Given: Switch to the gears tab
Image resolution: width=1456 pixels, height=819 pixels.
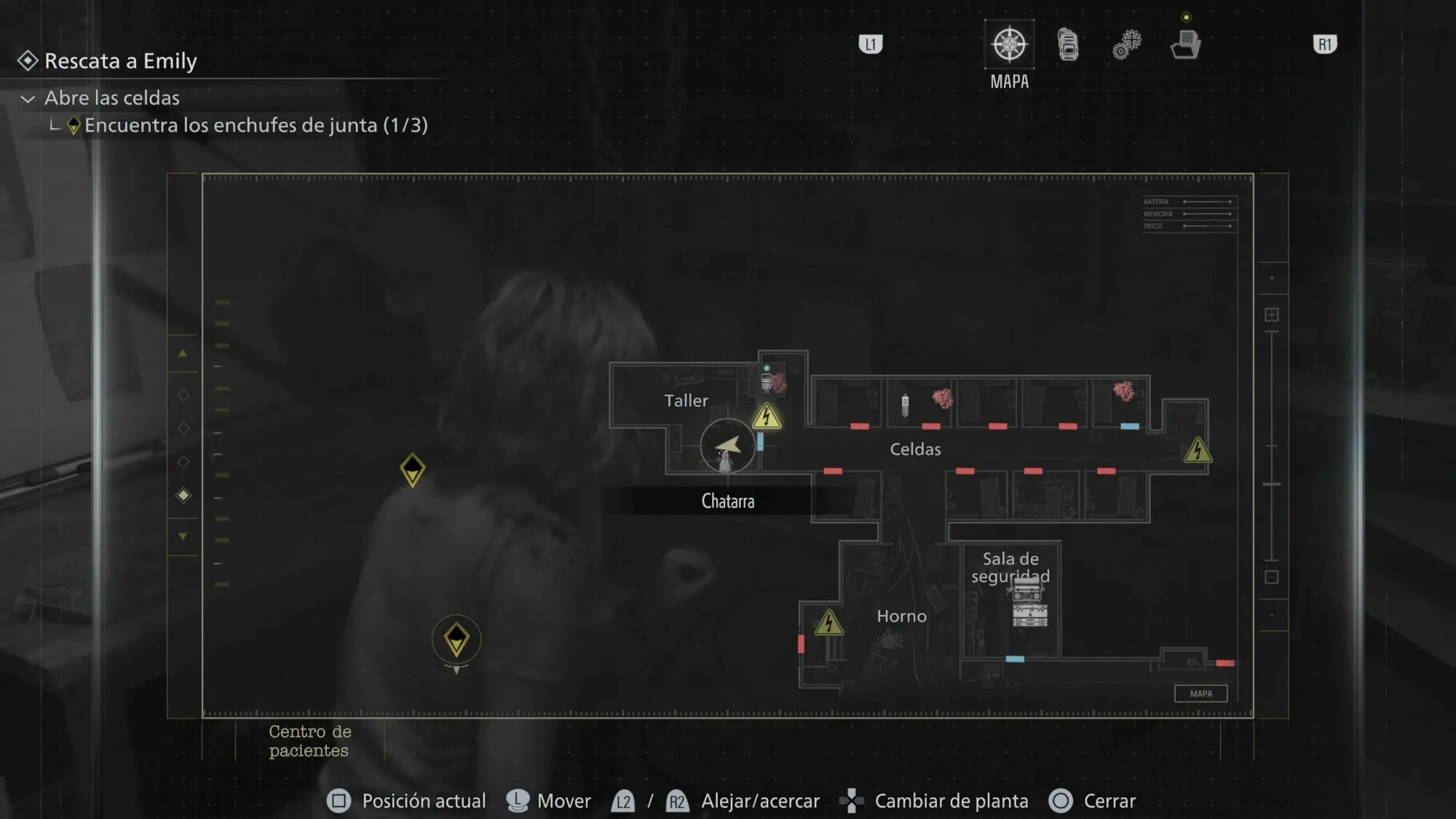Looking at the screenshot, I should pyautogui.click(x=1126, y=44).
